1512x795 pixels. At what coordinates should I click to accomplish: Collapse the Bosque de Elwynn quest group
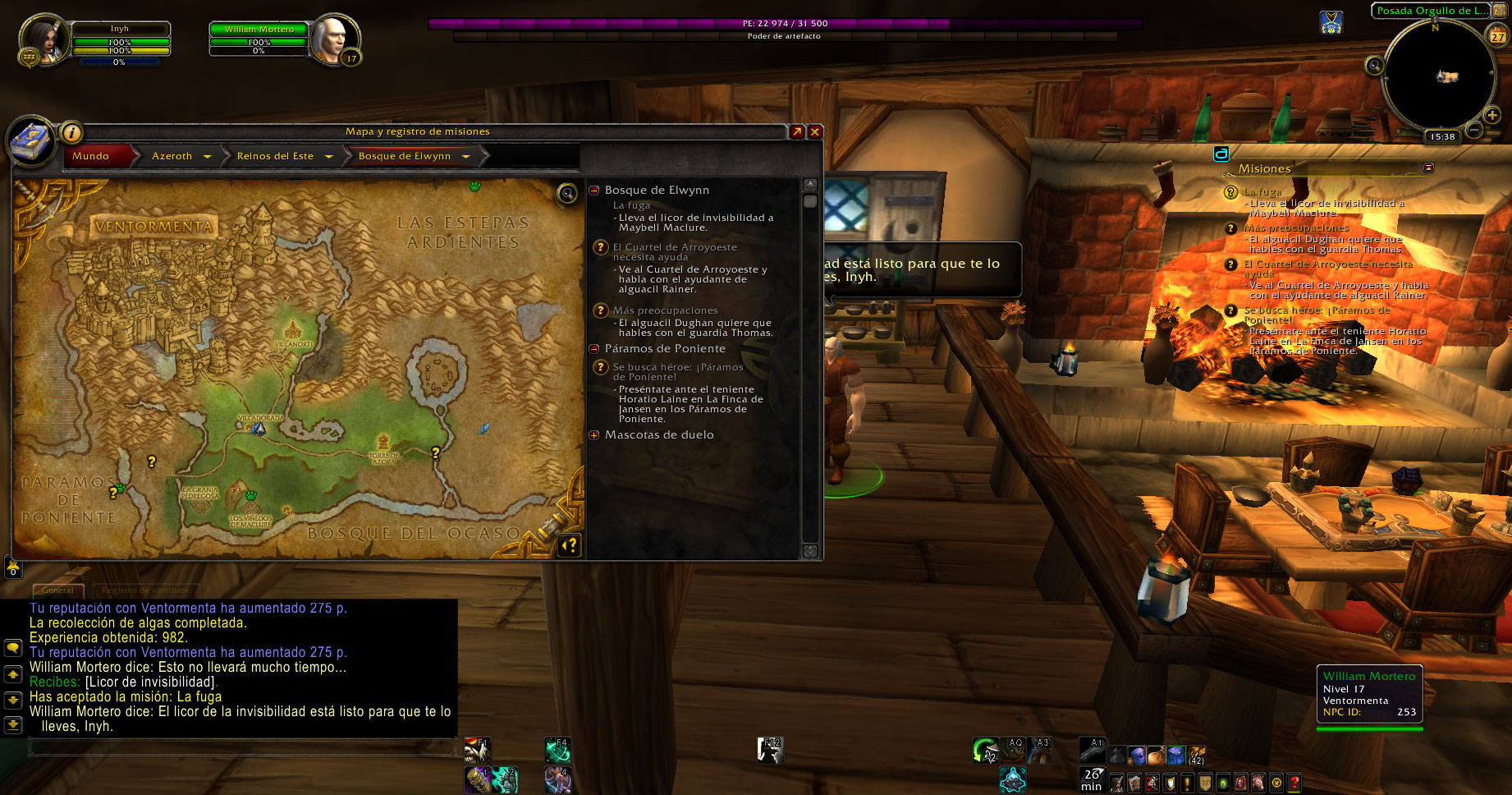click(x=594, y=190)
